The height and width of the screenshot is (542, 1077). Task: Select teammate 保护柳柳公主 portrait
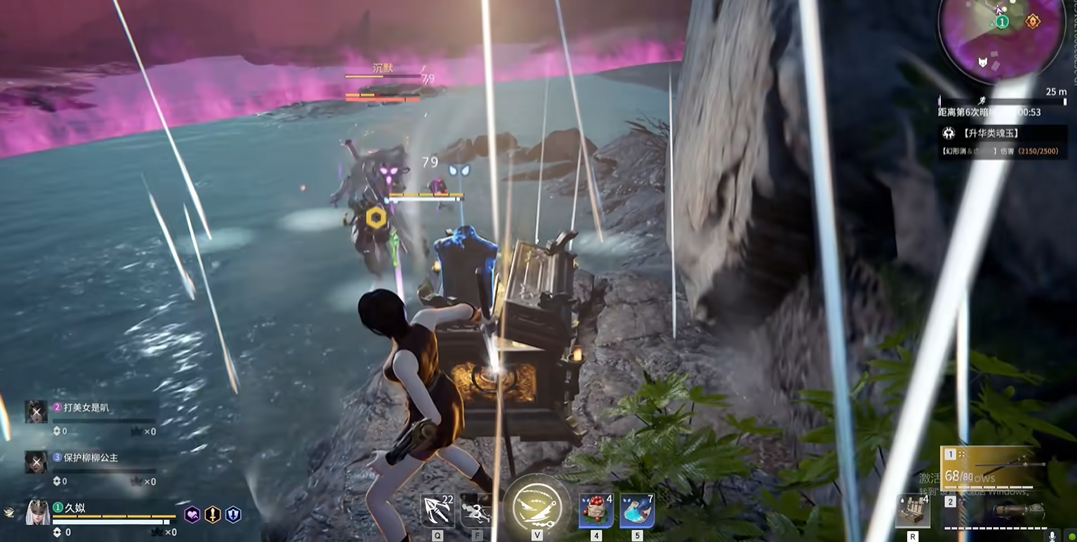pyautogui.click(x=36, y=462)
